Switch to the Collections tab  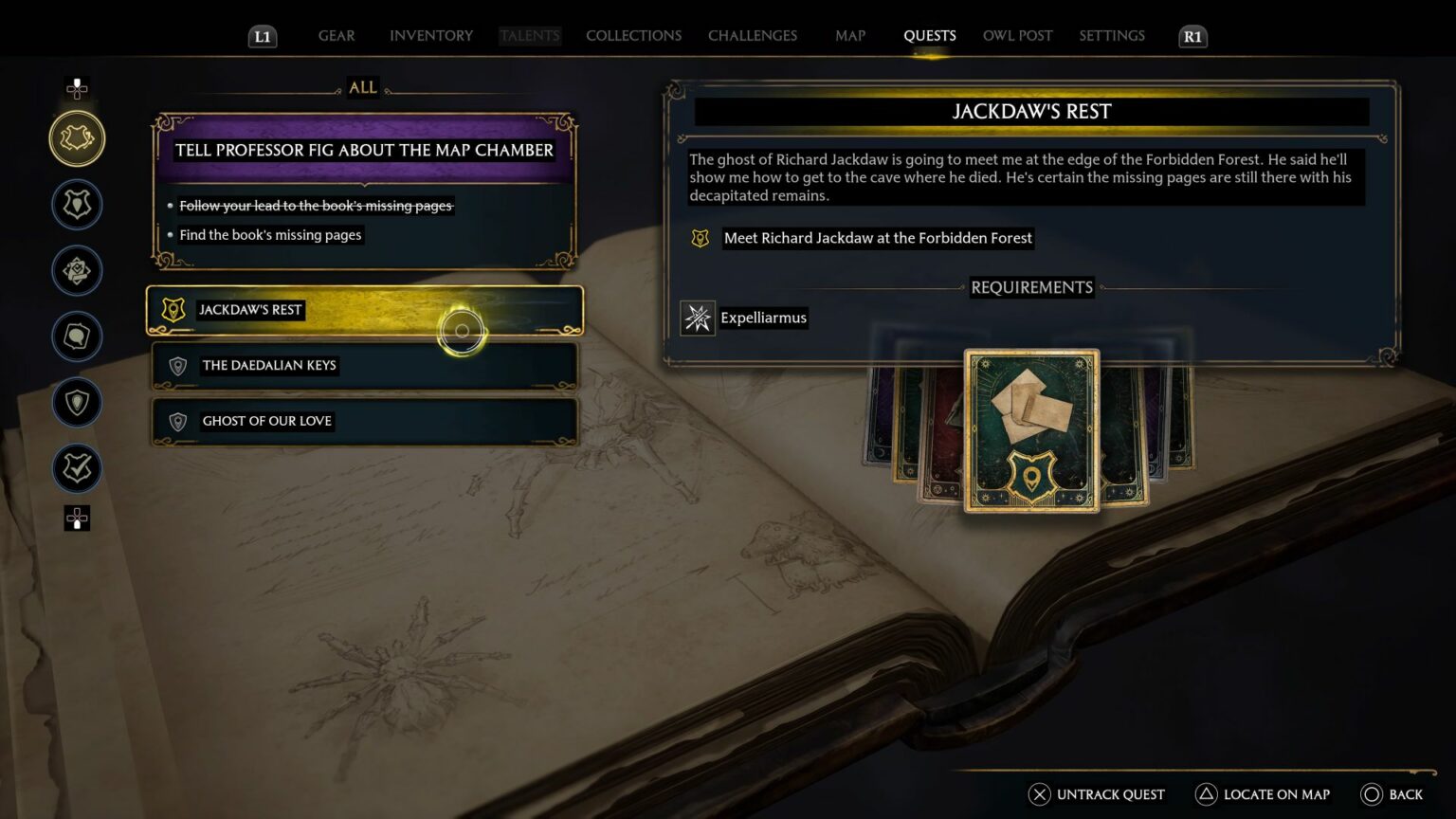tap(633, 35)
